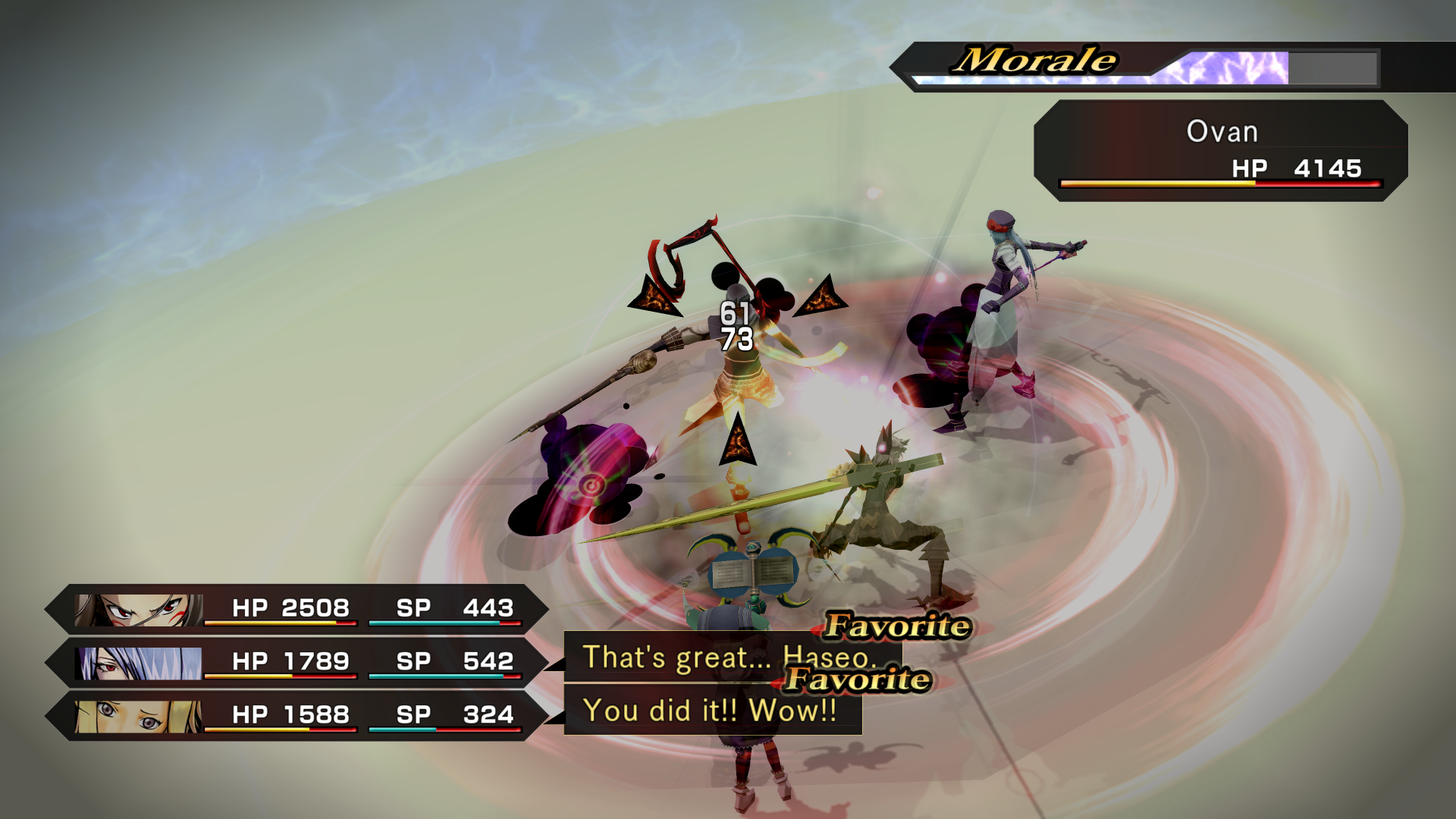Choose the silver-haired party member's portrait
This screenshot has width=1456, height=819.
[x=140, y=663]
